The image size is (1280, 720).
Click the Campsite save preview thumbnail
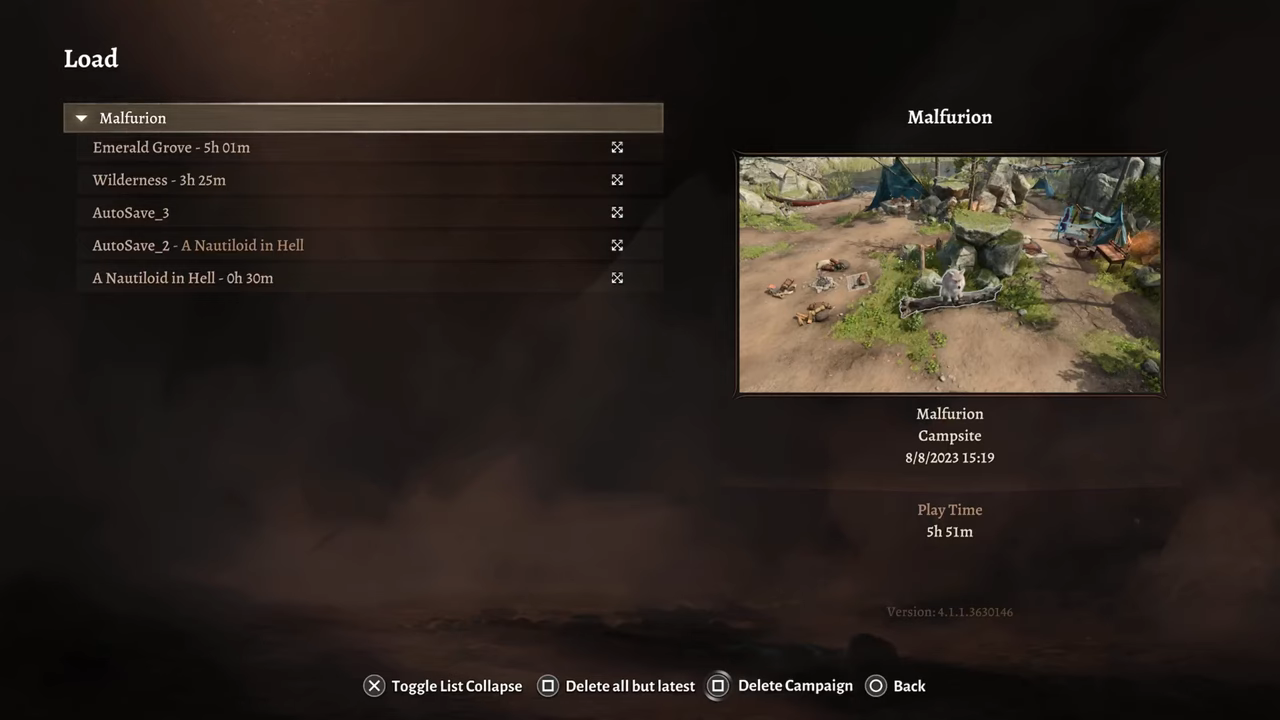pyautogui.click(x=949, y=274)
